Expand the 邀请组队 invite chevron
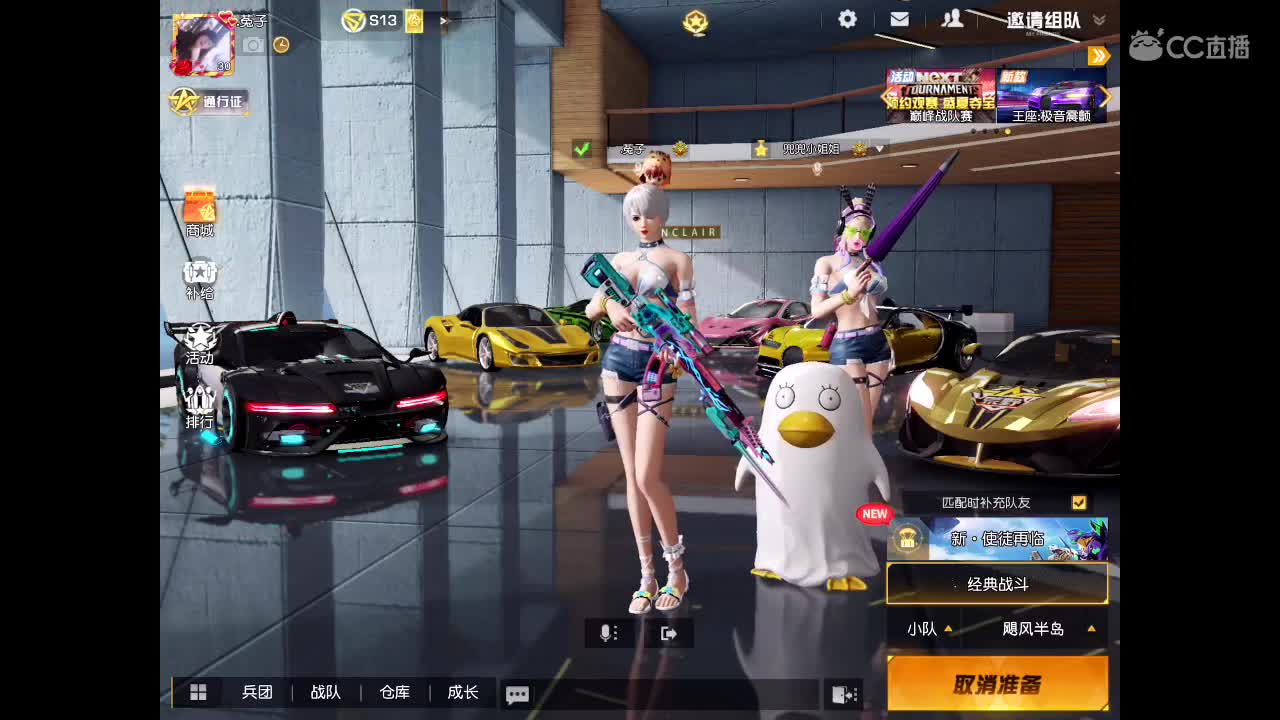This screenshot has height=720, width=1280. tap(1097, 18)
